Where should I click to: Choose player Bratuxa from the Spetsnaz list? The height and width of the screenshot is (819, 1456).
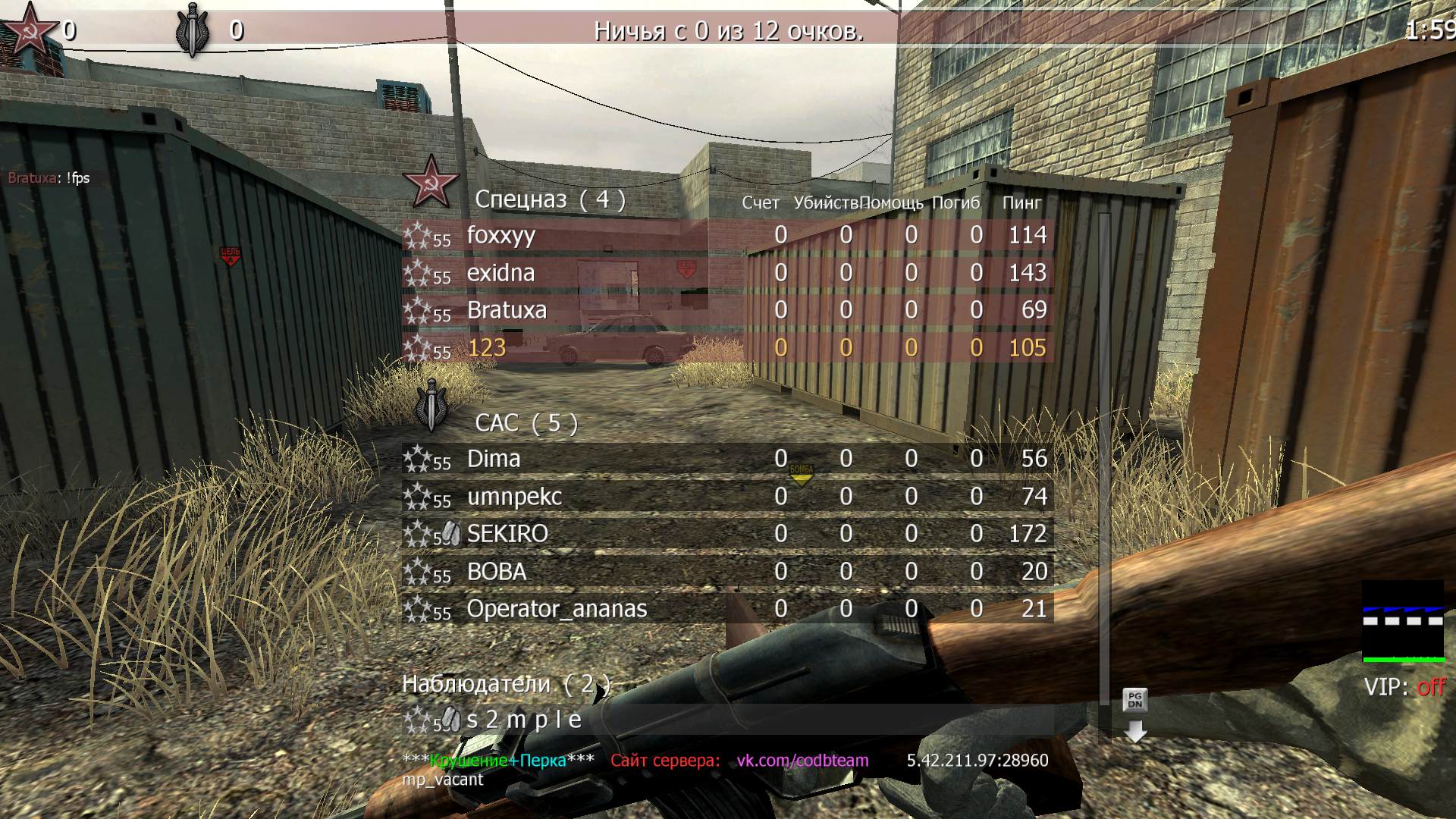(507, 310)
